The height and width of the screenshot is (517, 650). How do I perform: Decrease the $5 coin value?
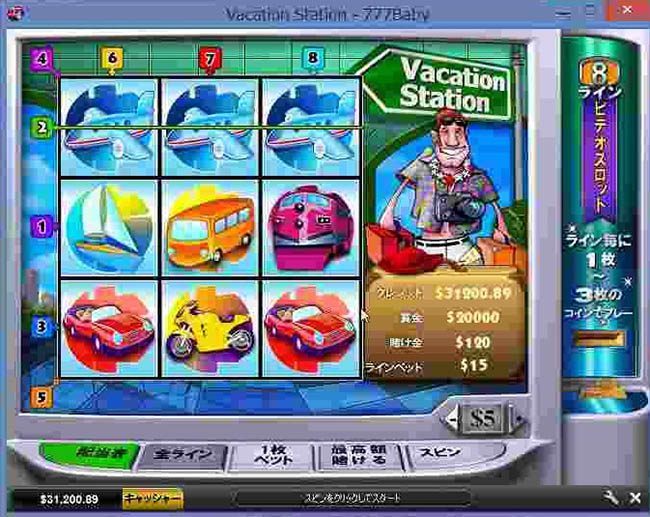[x=452, y=419]
